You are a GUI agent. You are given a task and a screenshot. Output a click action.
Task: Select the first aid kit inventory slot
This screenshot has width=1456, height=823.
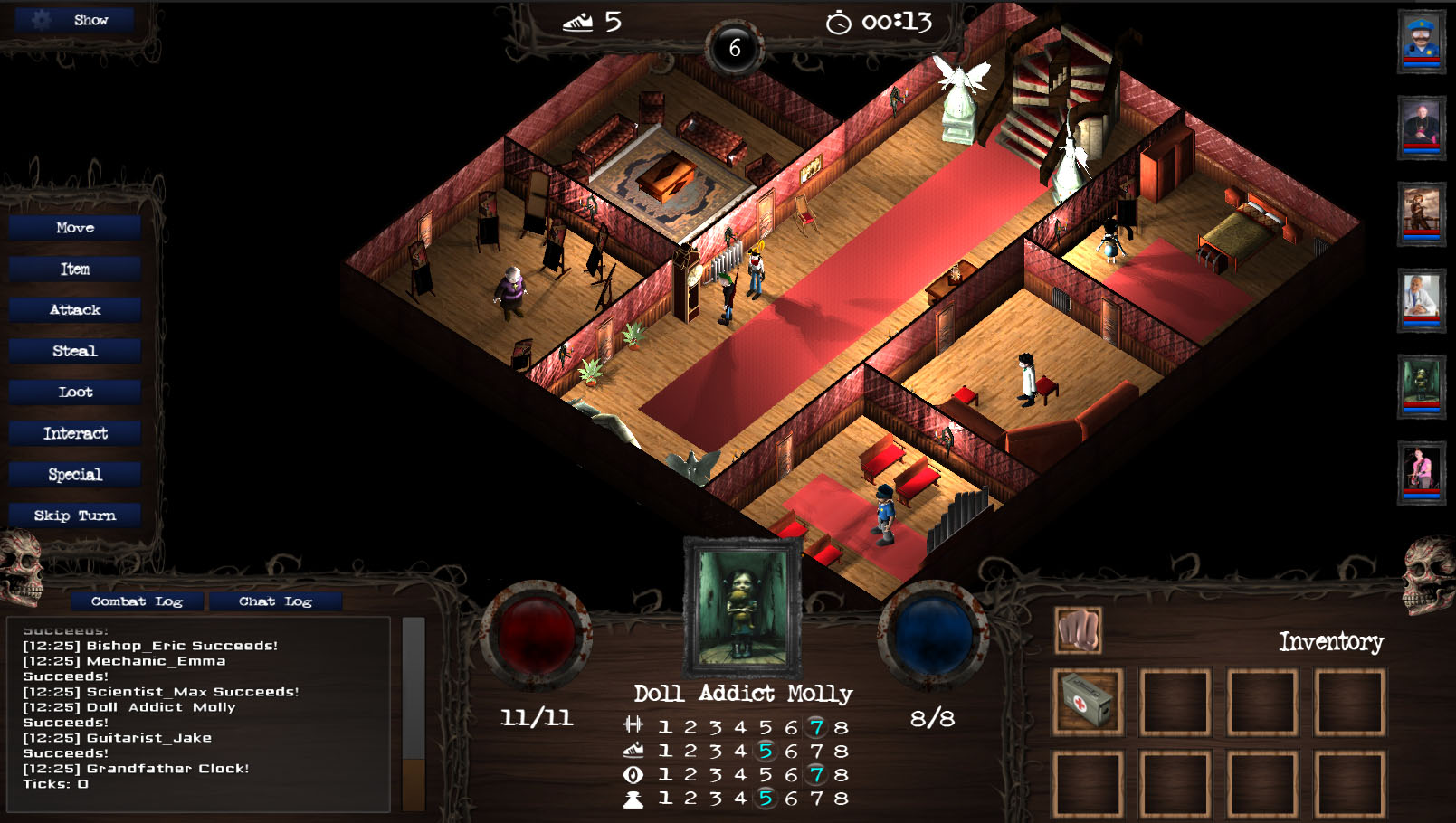pyautogui.click(x=1088, y=702)
